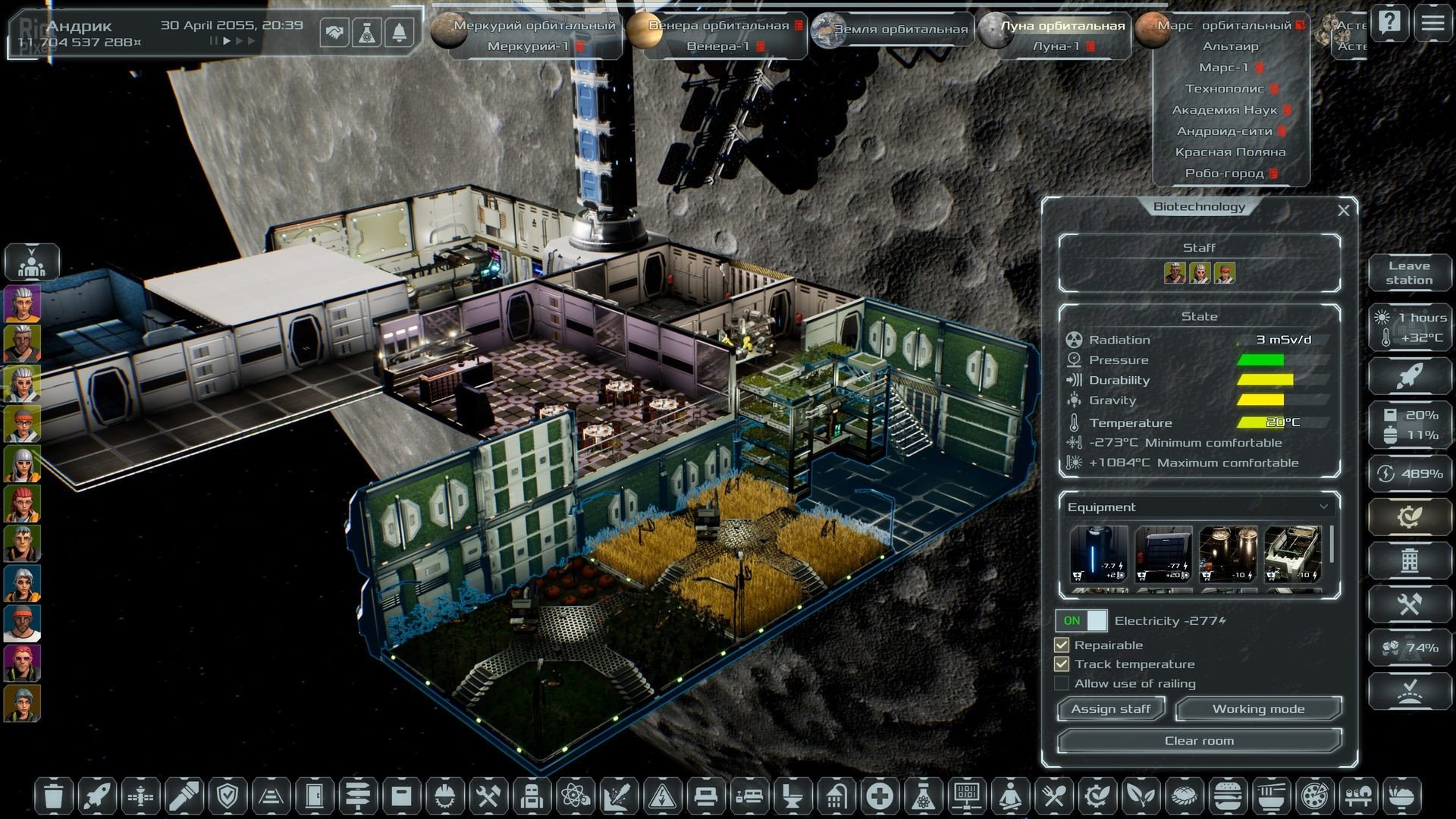Select the trash bin build tool
The width and height of the screenshot is (1456, 819).
(x=53, y=796)
